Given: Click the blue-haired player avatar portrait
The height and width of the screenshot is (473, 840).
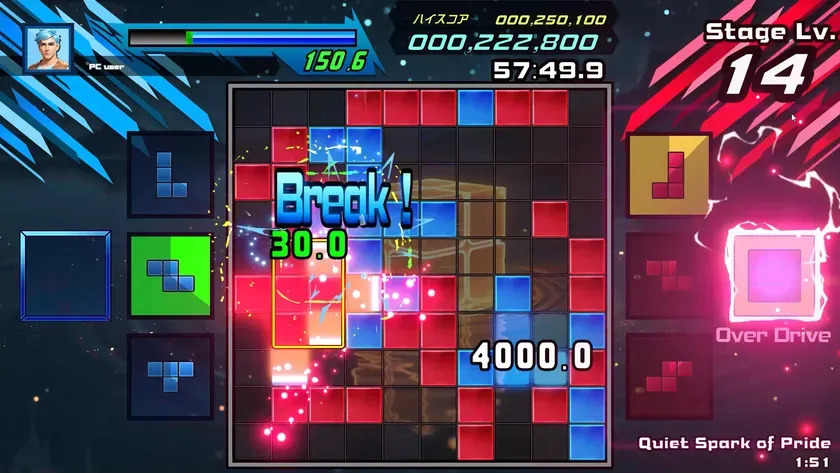Looking at the screenshot, I should (x=49, y=47).
